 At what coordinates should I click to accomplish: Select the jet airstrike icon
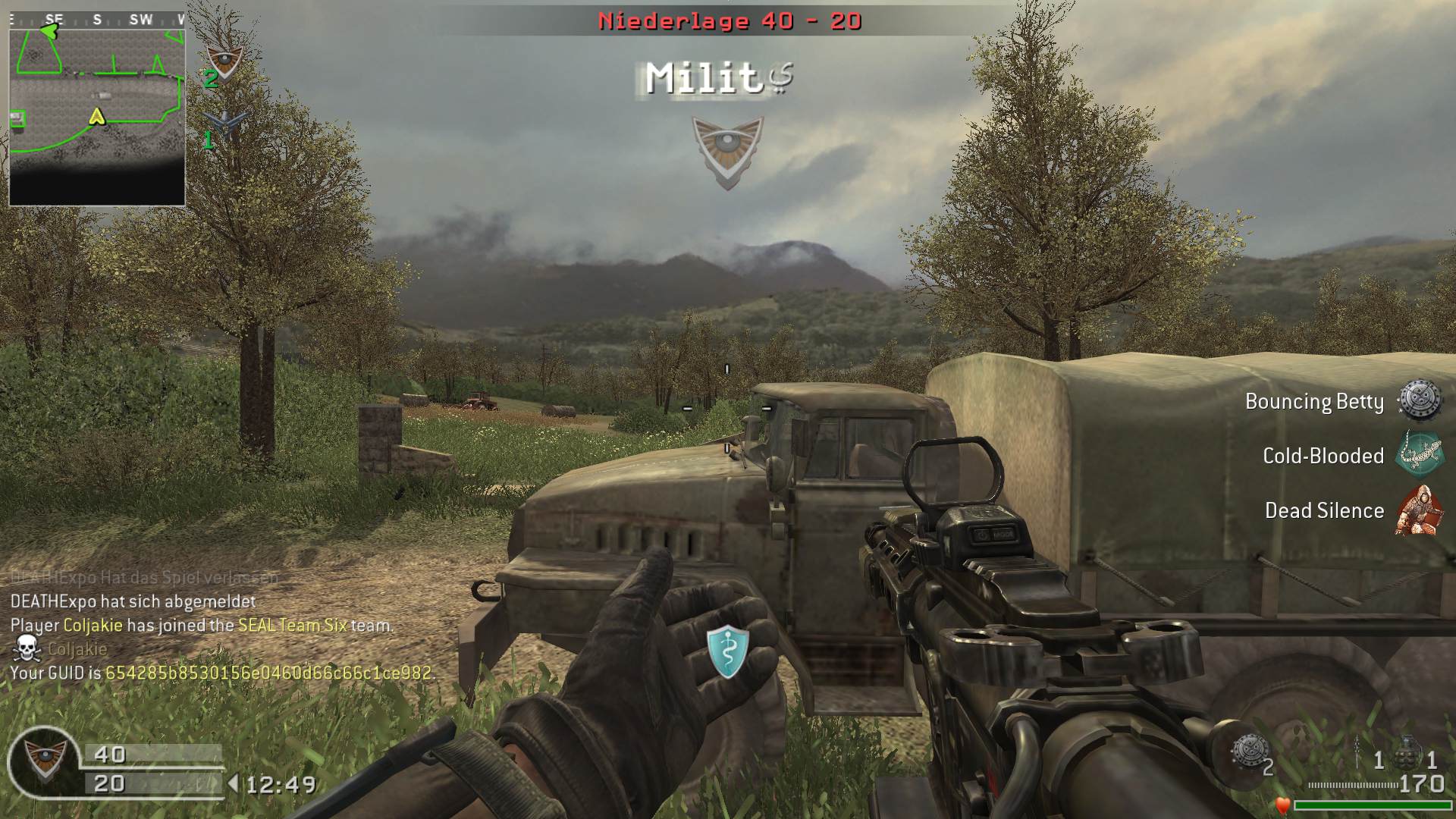(226, 123)
